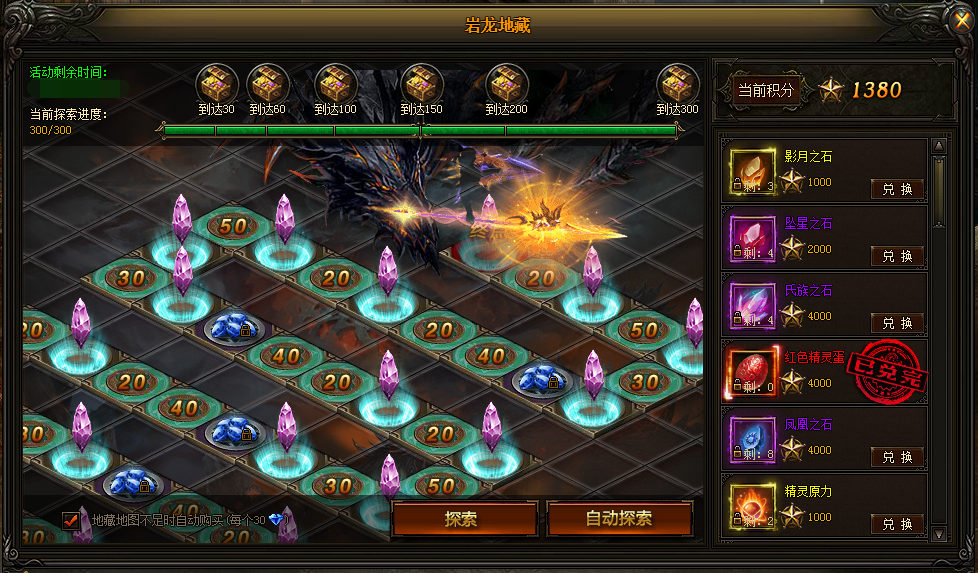Click 兑换 for 氏族之石
Screen dimensions: 978x573
click(897, 323)
